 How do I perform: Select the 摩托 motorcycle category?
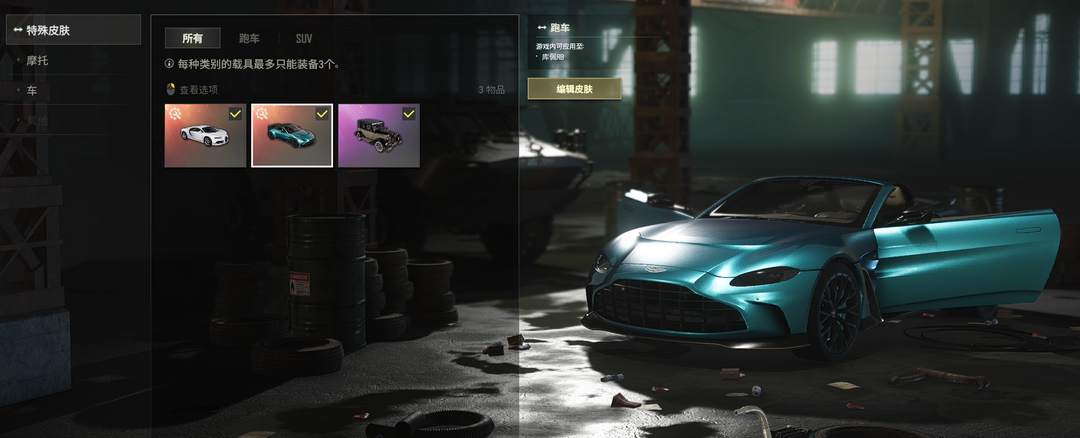[38, 60]
